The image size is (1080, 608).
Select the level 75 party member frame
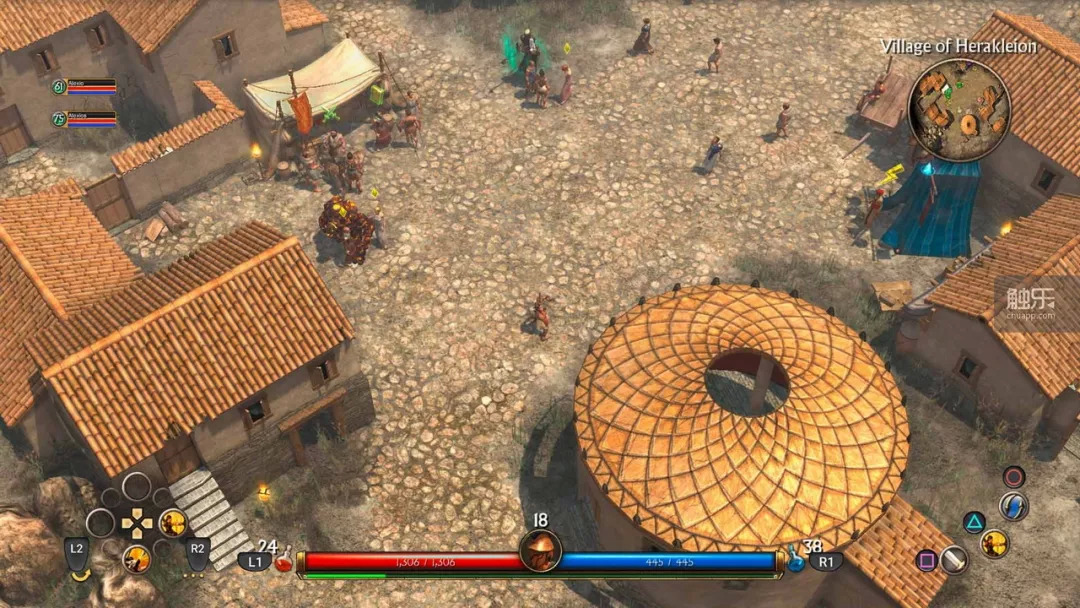click(85, 119)
